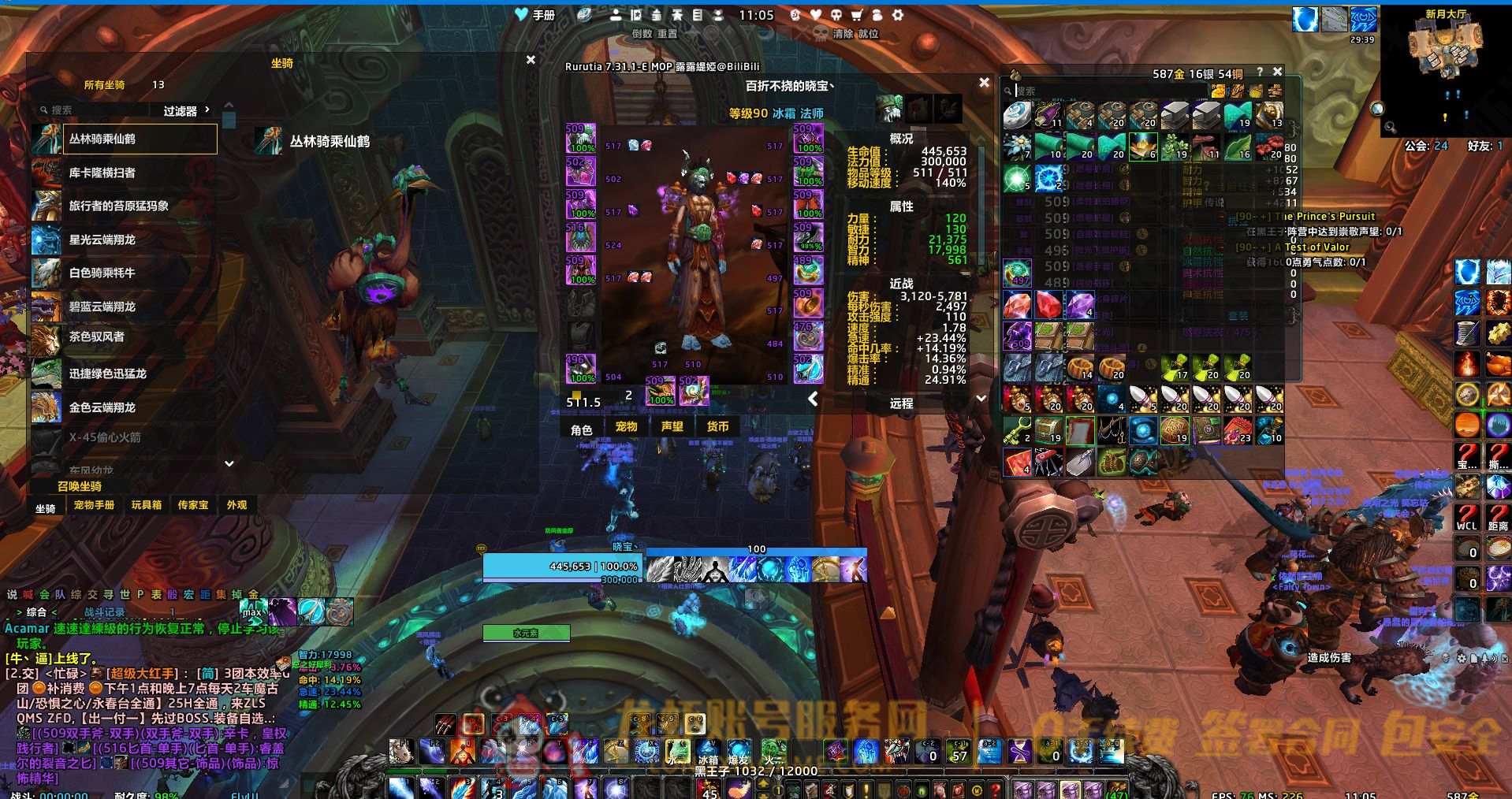Switch to the 传家宝 tab
The height and width of the screenshot is (799, 1512).
[x=193, y=505]
